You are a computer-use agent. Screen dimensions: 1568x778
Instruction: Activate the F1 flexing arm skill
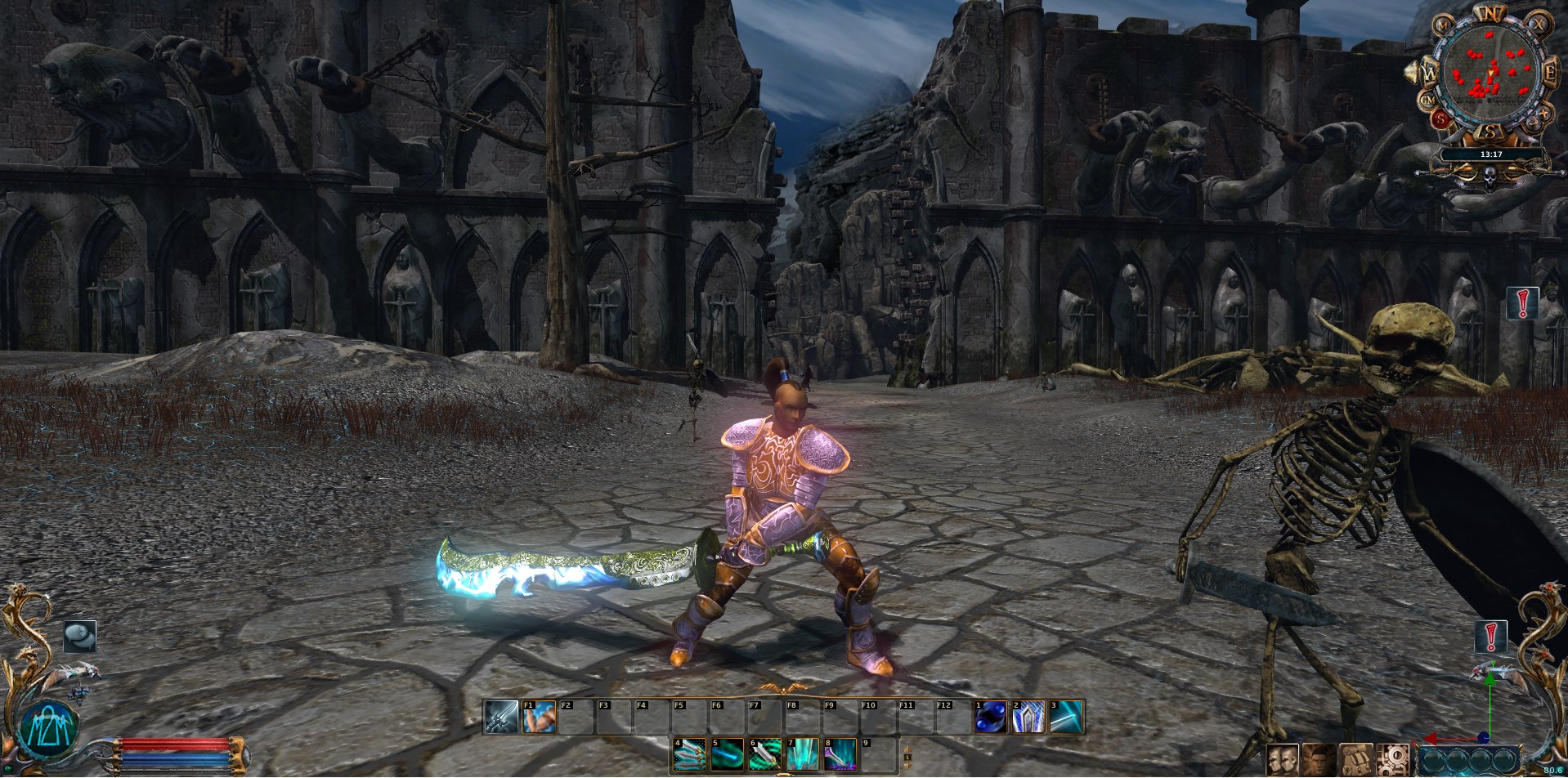(540, 717)
